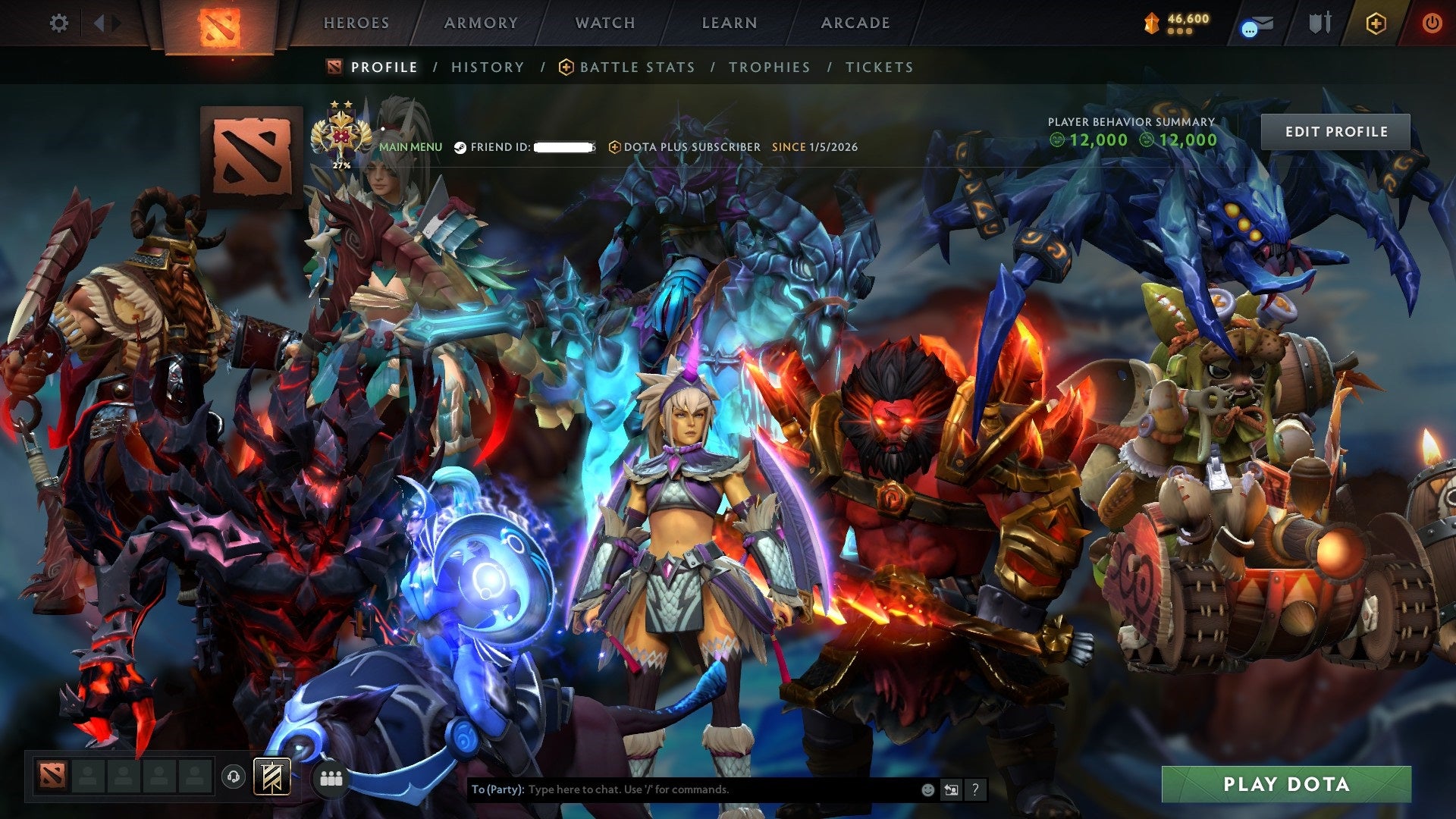Open the ARCADE menu item
Screen dimensions: 1456x819
pos(855,23)
